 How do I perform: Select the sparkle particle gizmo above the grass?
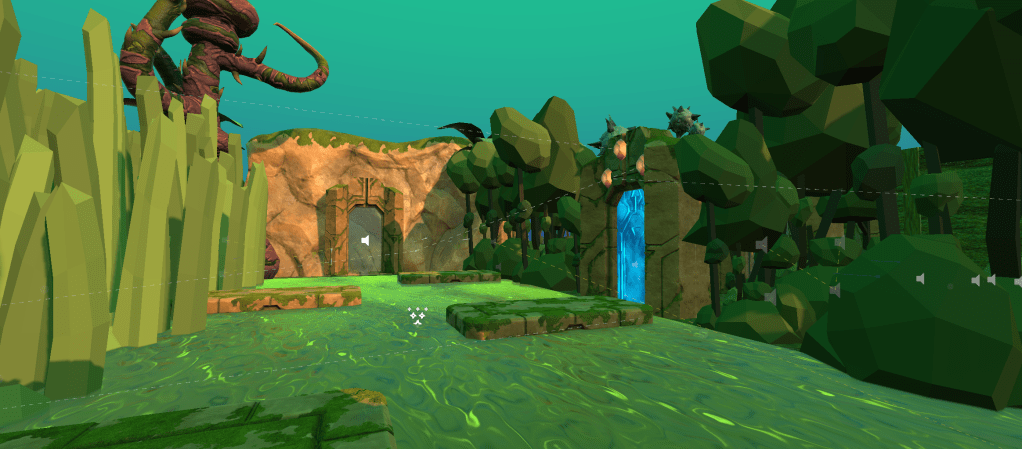[x=418, y=316]
